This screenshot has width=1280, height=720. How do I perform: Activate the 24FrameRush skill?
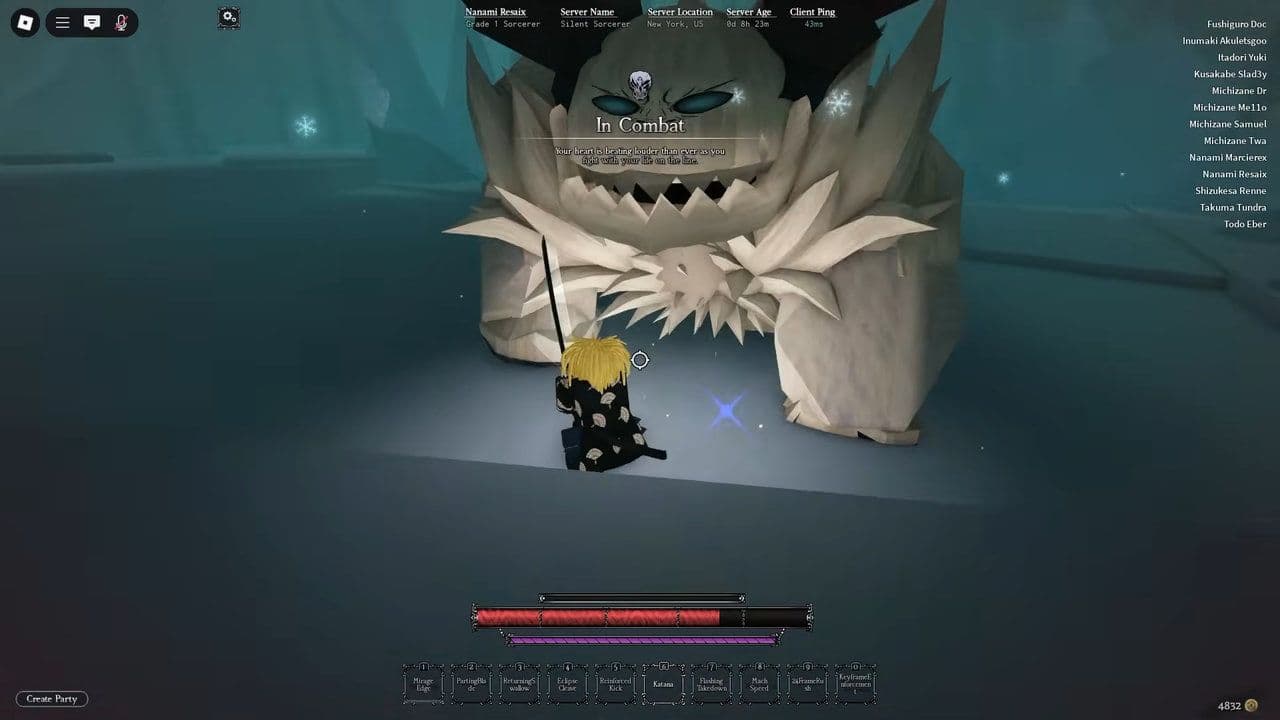click(x=807, y=684)
